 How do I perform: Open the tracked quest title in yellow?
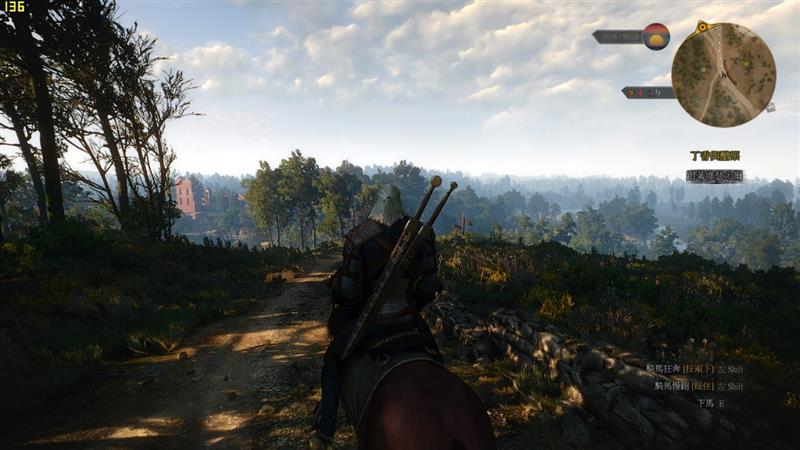point(715,156)
